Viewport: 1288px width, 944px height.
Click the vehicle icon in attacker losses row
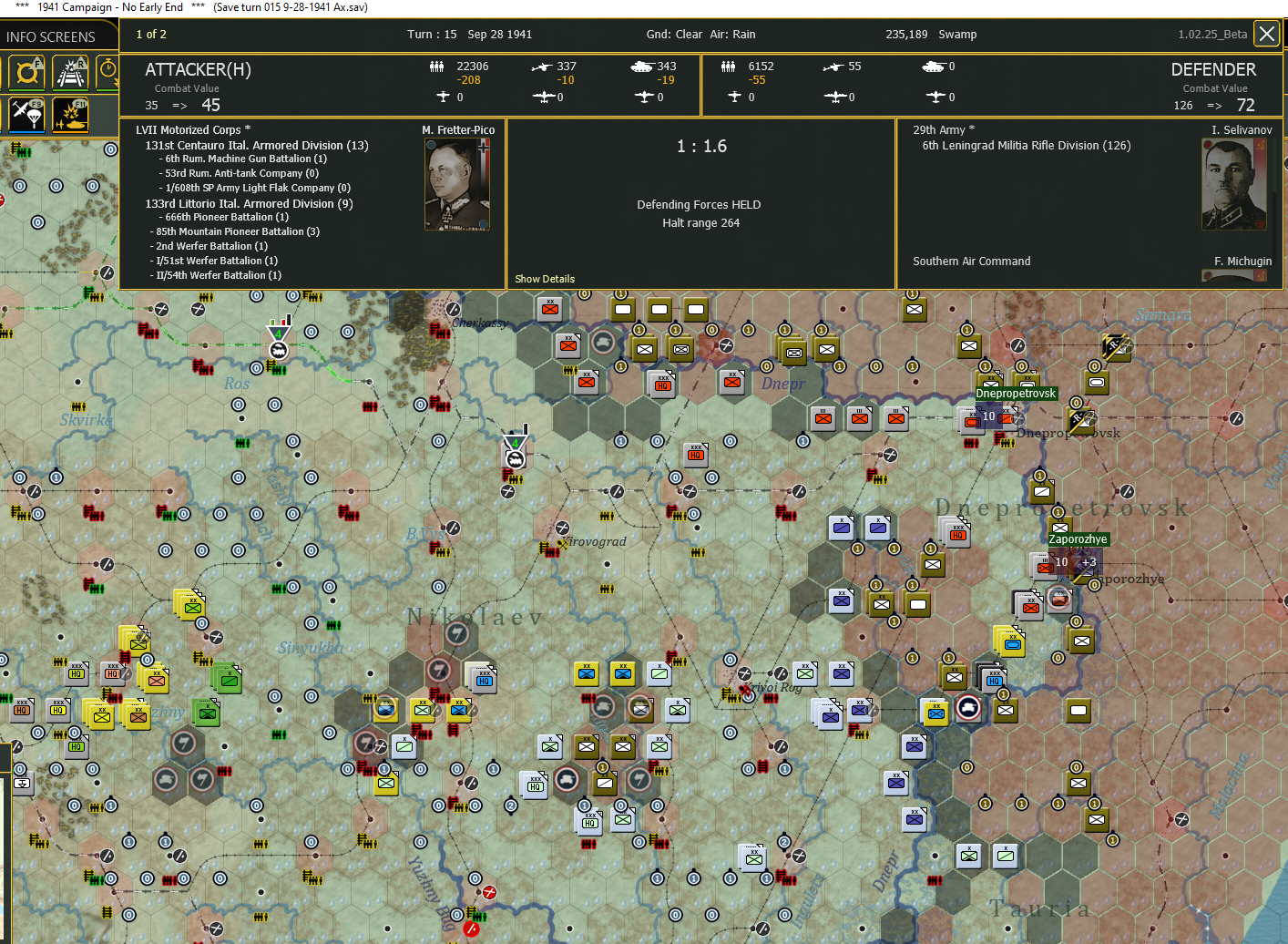(x=642, y=66)
